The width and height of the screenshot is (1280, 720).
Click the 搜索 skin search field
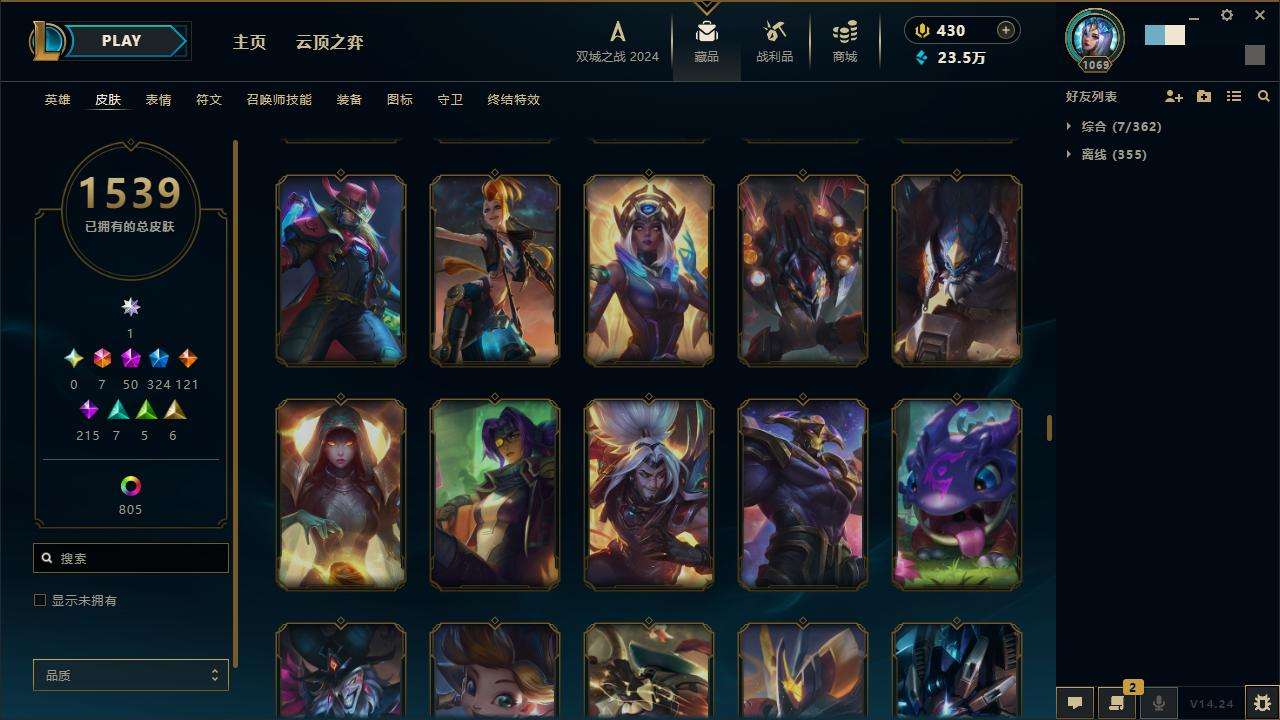[x=131, y=558]
